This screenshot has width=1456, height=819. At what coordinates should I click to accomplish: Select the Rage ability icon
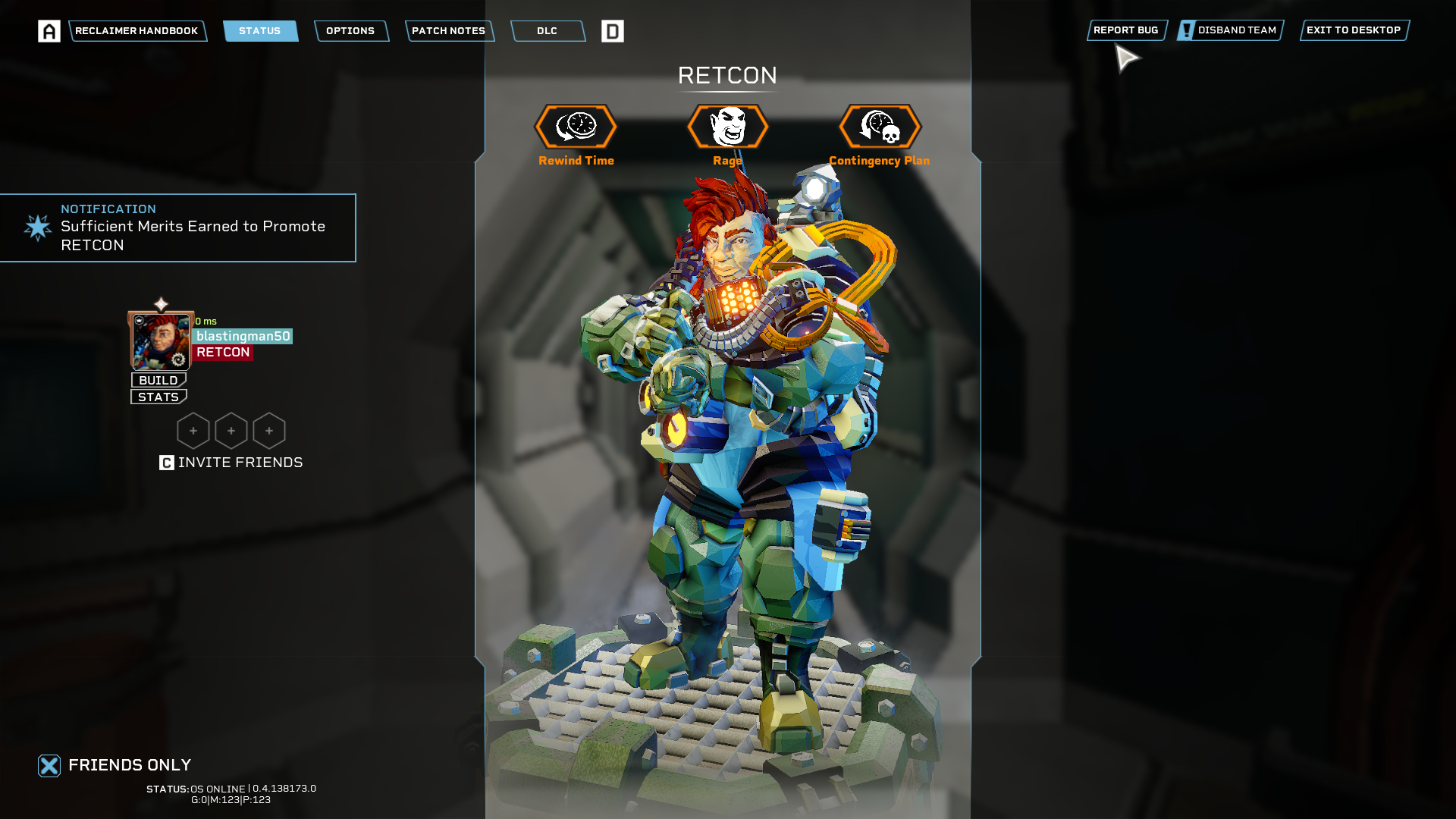click(728, 127)
